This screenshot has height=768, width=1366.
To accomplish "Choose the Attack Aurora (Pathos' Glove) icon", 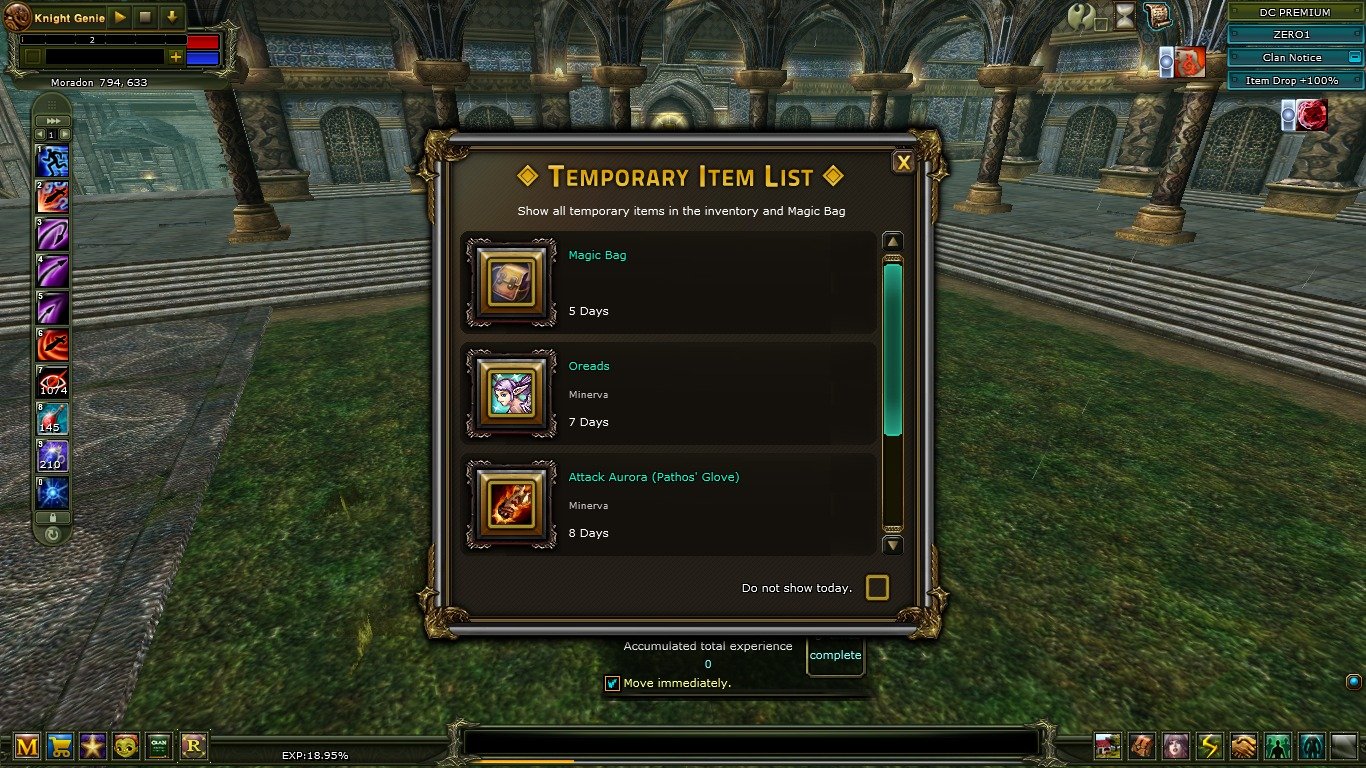I will [511, 504].
